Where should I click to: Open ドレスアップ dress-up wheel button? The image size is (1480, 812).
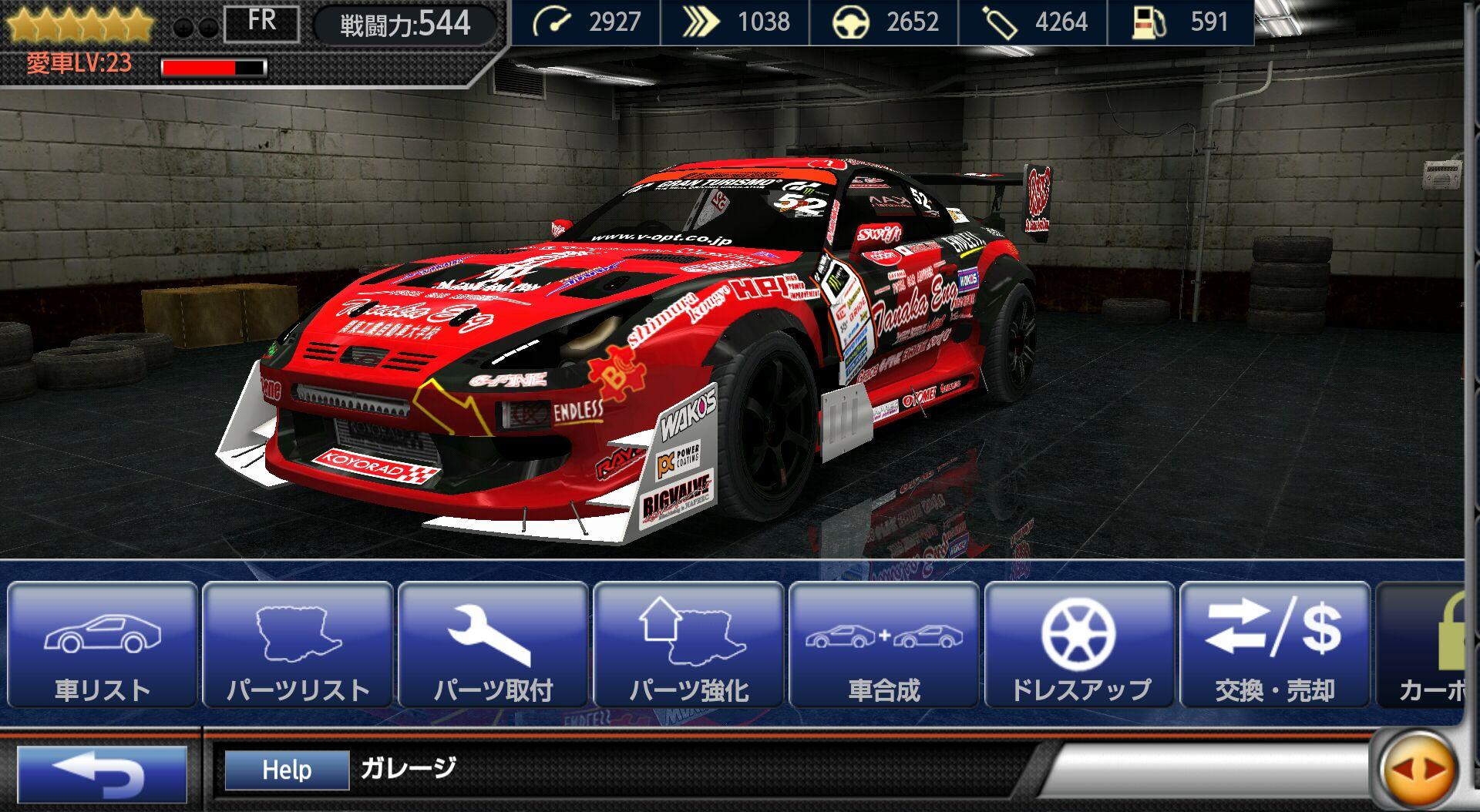pyautogui.click(x=1080, y=646)
